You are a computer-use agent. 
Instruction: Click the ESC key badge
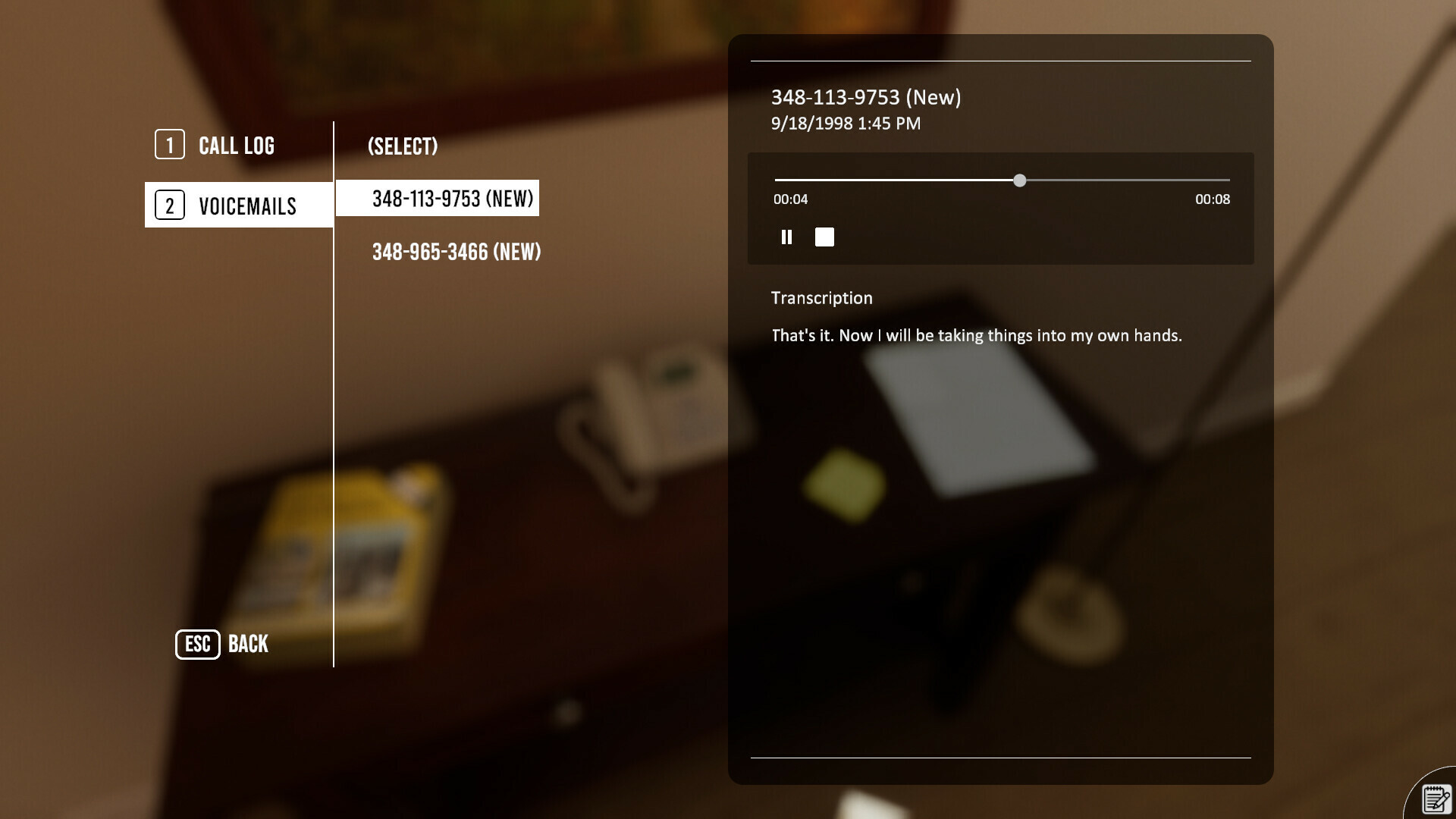click(x=196, y=645)
